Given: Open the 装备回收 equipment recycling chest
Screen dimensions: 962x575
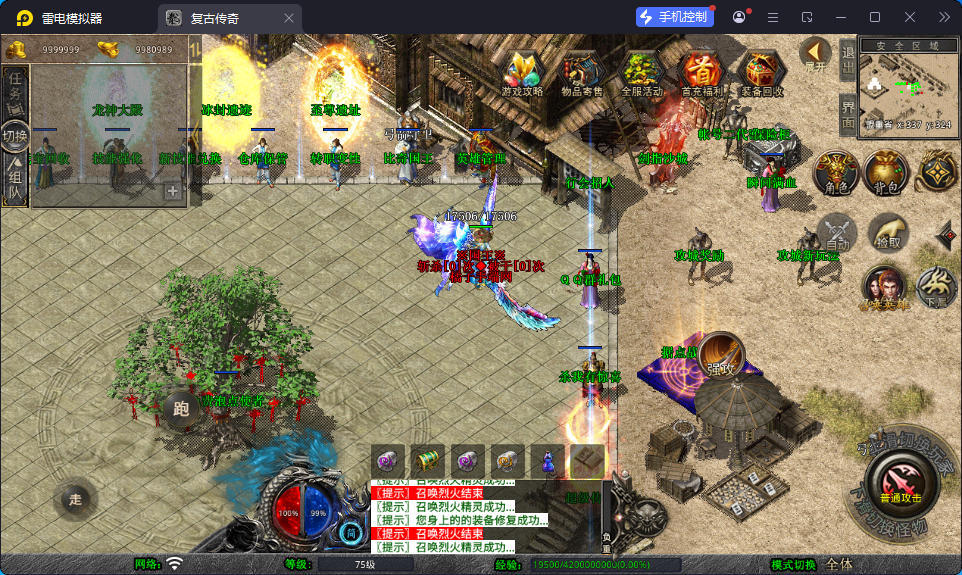Looking at the screenshot, I should tap(761, 72).
